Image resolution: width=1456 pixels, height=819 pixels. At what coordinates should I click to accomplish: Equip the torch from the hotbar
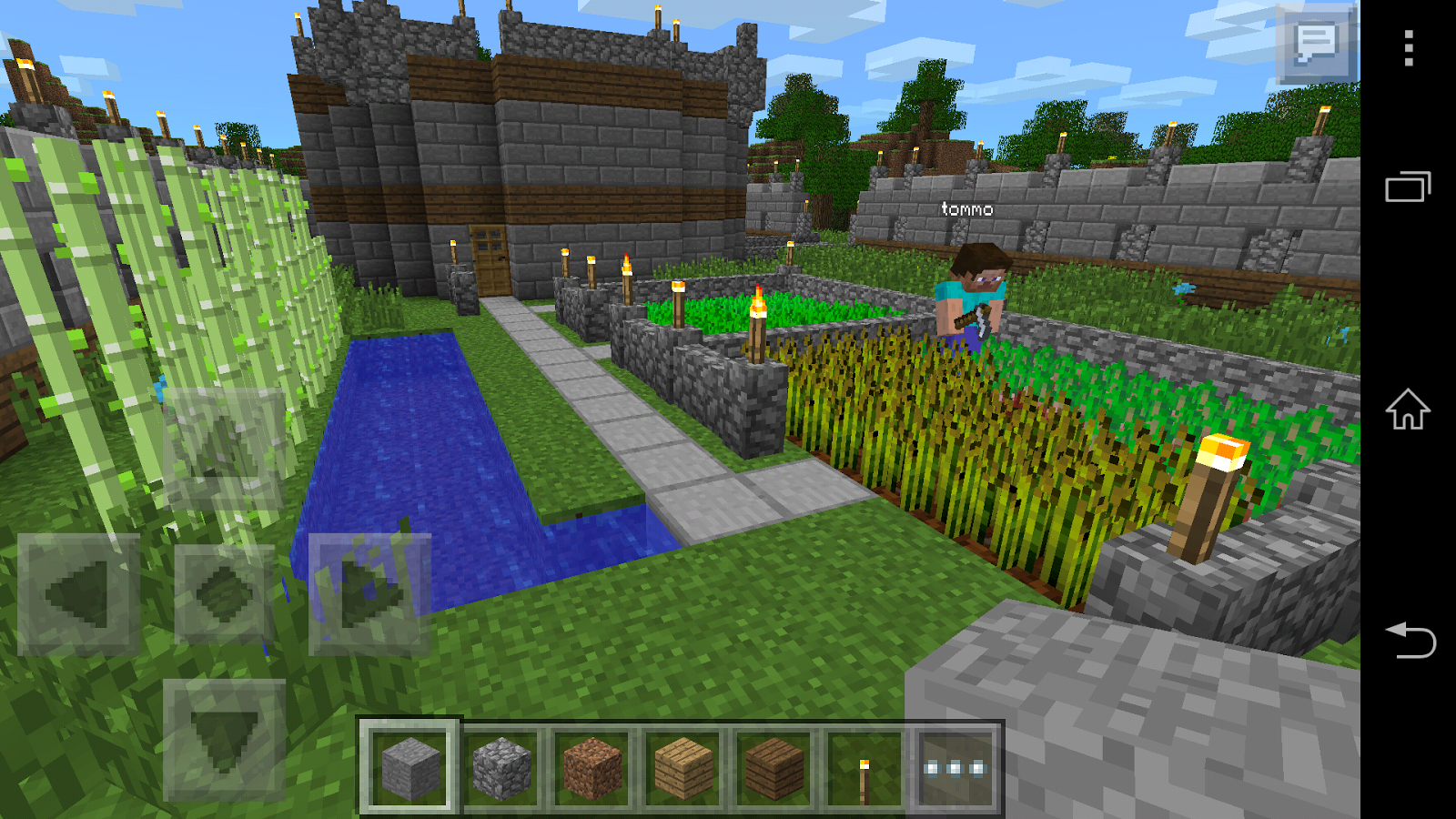click(863, 769)
